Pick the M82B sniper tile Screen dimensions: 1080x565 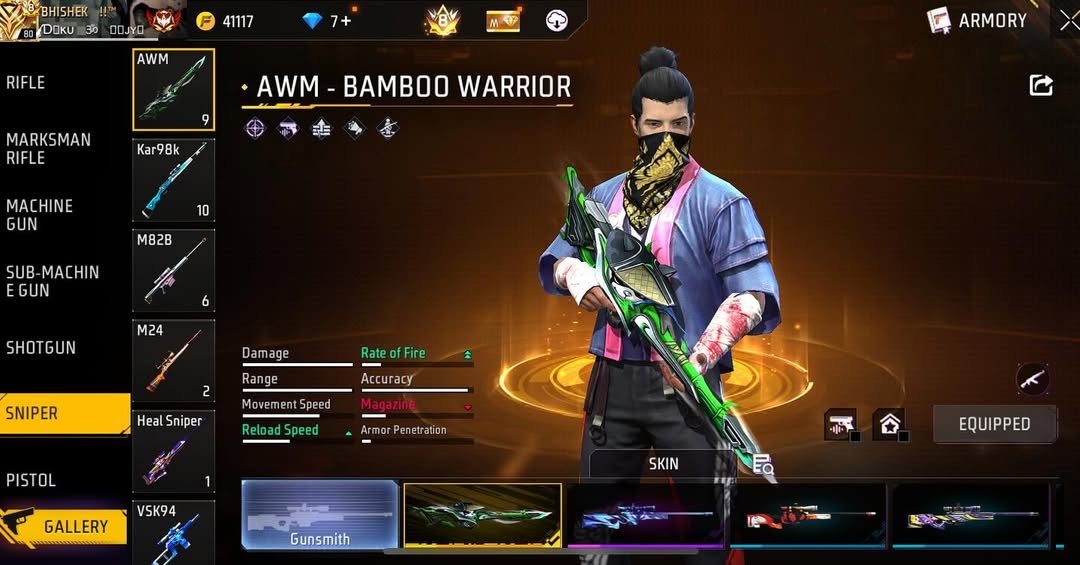coord(173,271)
